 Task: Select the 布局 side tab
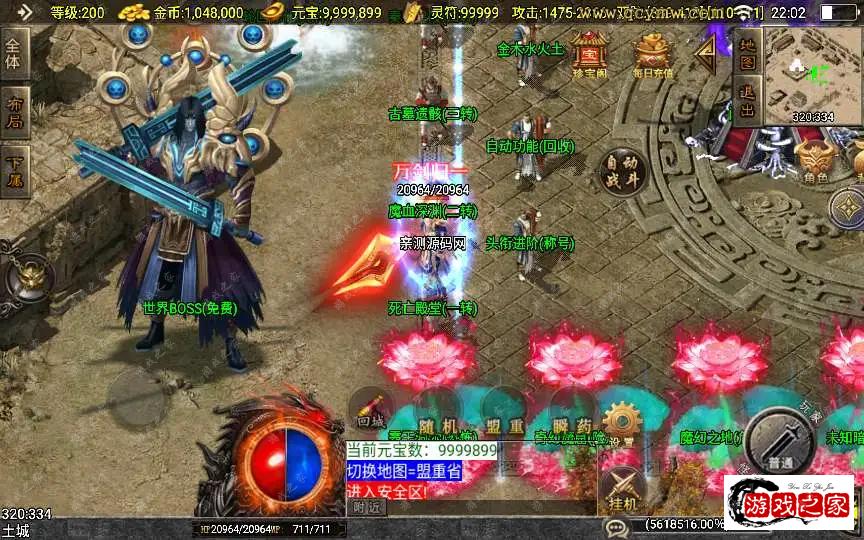13,113
